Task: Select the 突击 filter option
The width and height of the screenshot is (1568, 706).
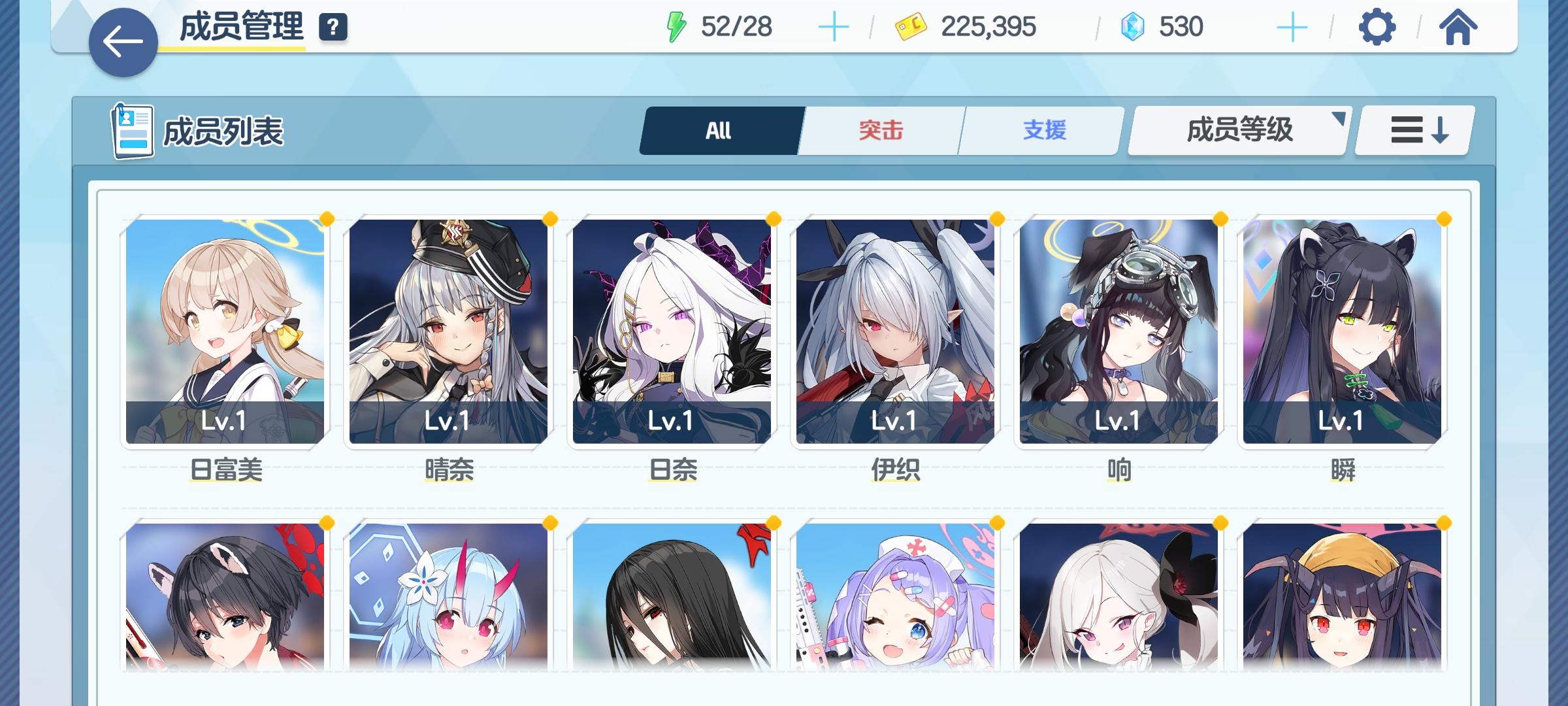Action: tap(878, 129)
